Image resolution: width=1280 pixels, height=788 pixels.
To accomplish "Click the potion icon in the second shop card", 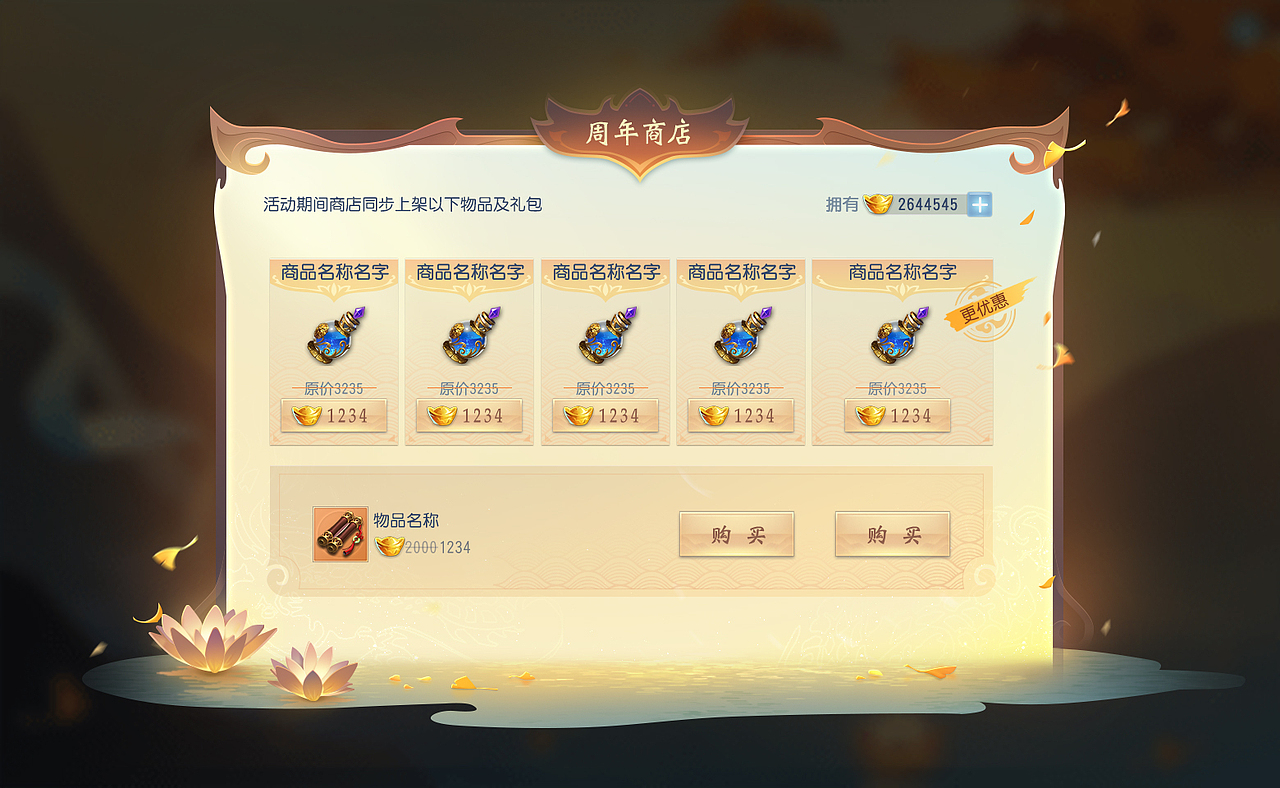I will pyautogui.click(x=470, y=338).
